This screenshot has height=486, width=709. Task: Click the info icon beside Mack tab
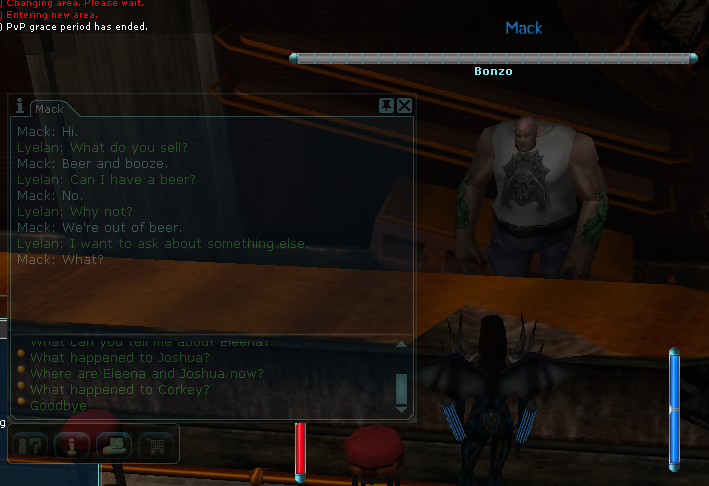coord(20,106)
